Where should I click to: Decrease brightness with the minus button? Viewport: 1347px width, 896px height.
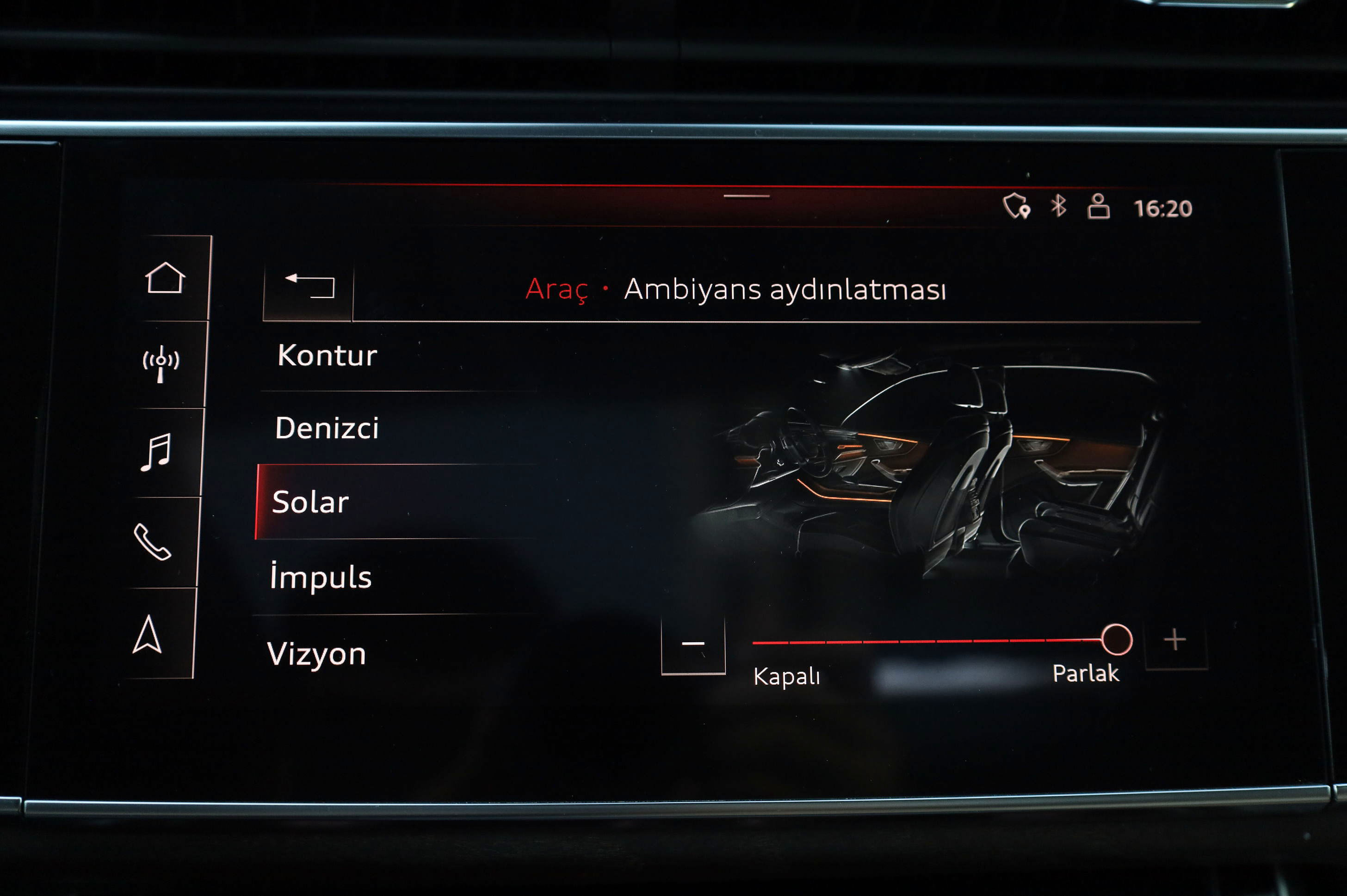tap(693, 644)
